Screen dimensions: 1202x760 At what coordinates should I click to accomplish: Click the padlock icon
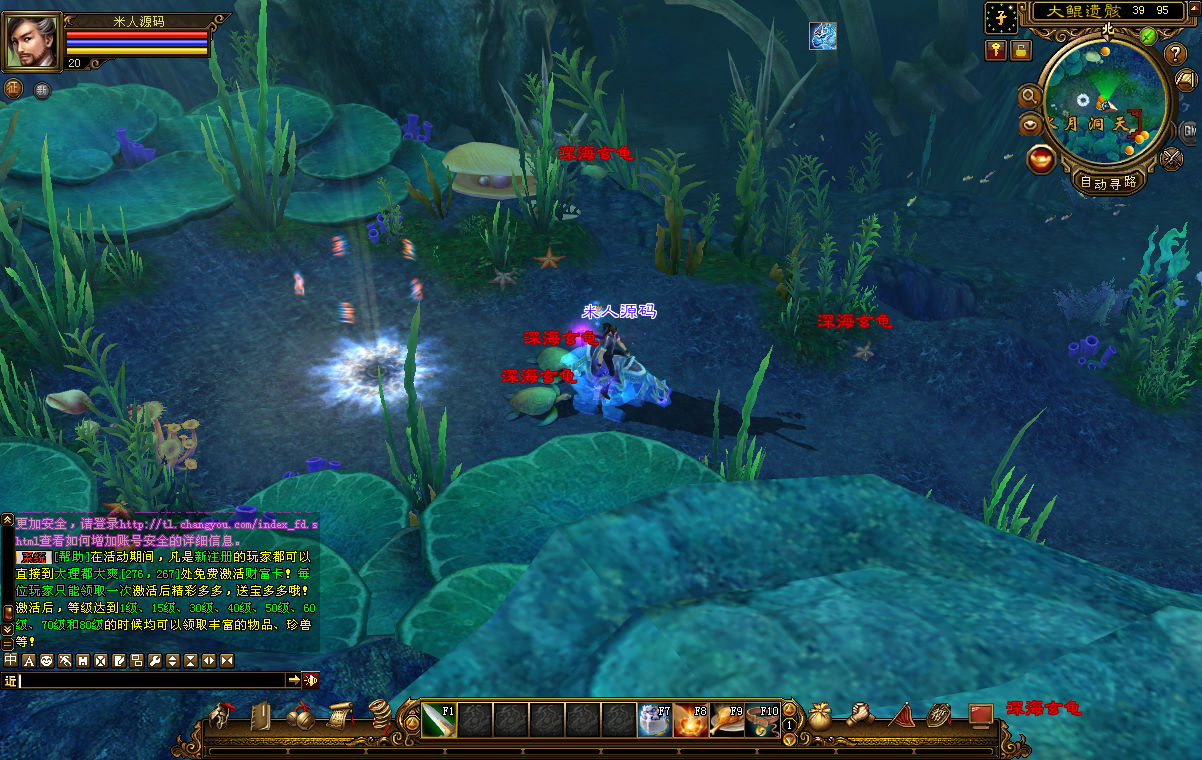(1019, 50)
